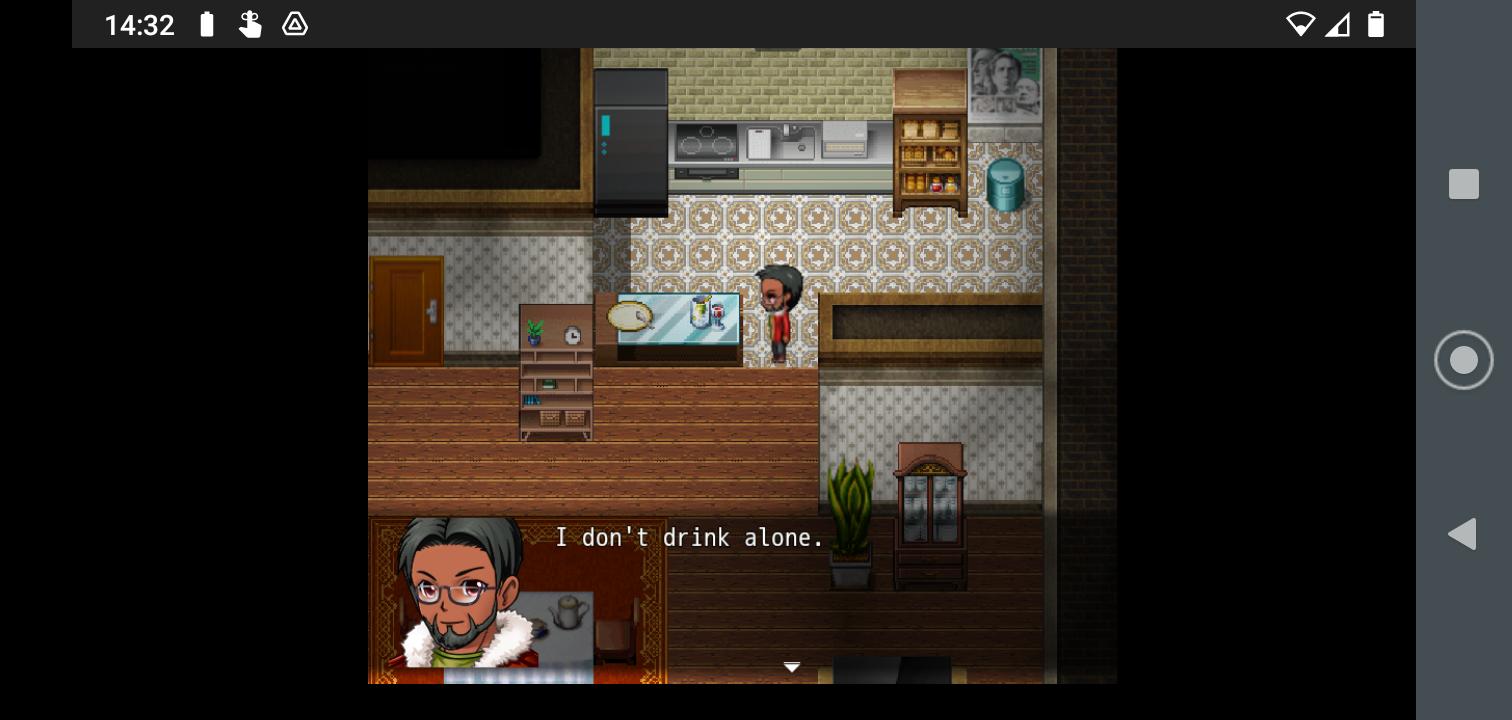This screenshot has width=1512, height=720.
Task: Open recent apps with the square button
Action: pyautogui.click(x=1463, y=184)
